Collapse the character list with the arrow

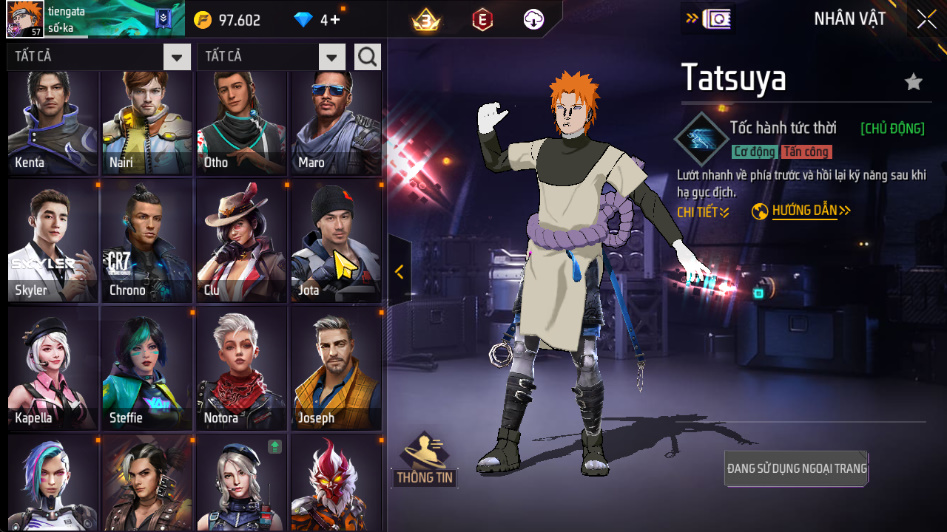pos(399,271)
